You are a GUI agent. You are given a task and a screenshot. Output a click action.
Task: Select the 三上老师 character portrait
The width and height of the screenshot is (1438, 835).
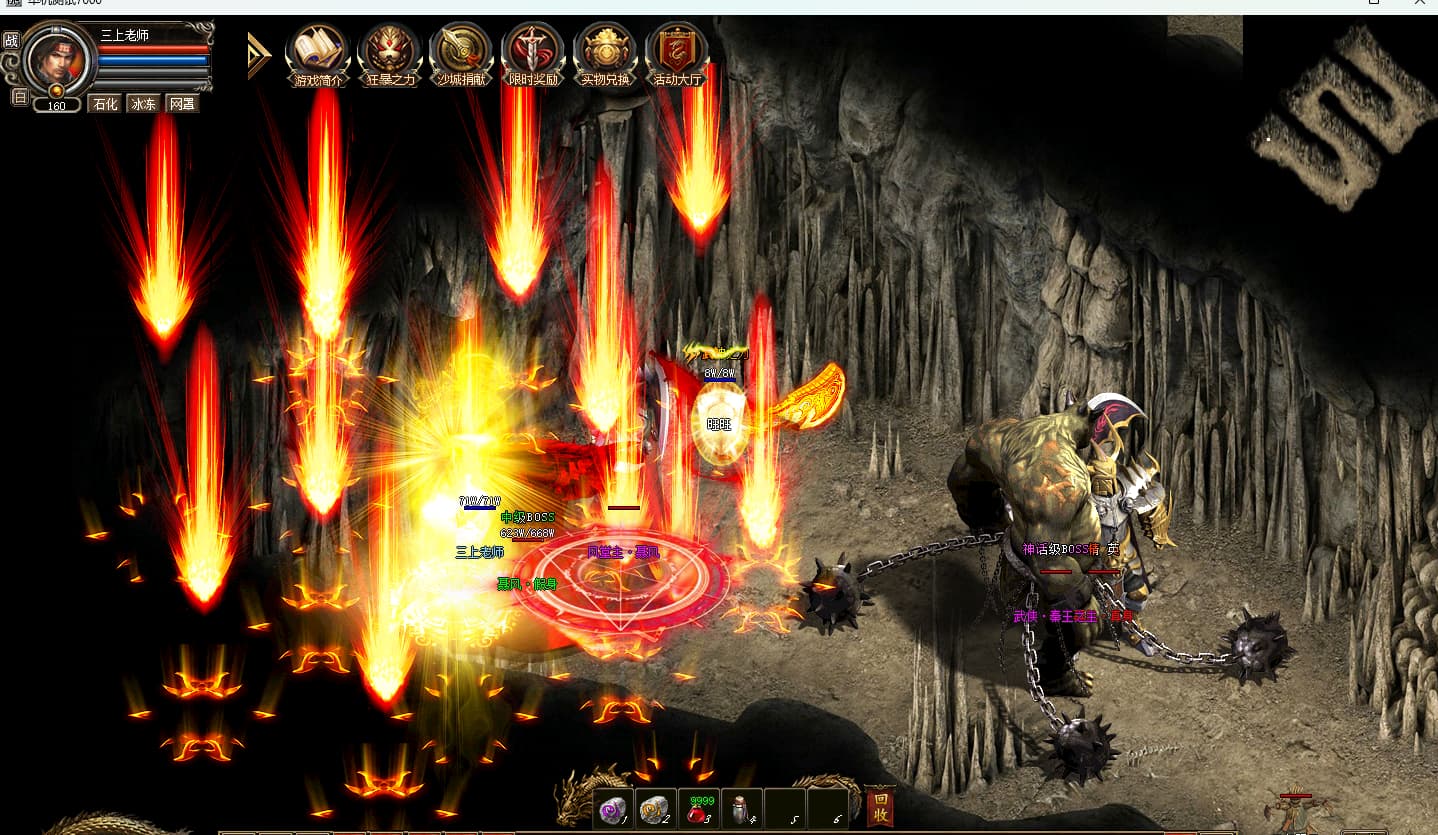(x=58, y=59)
